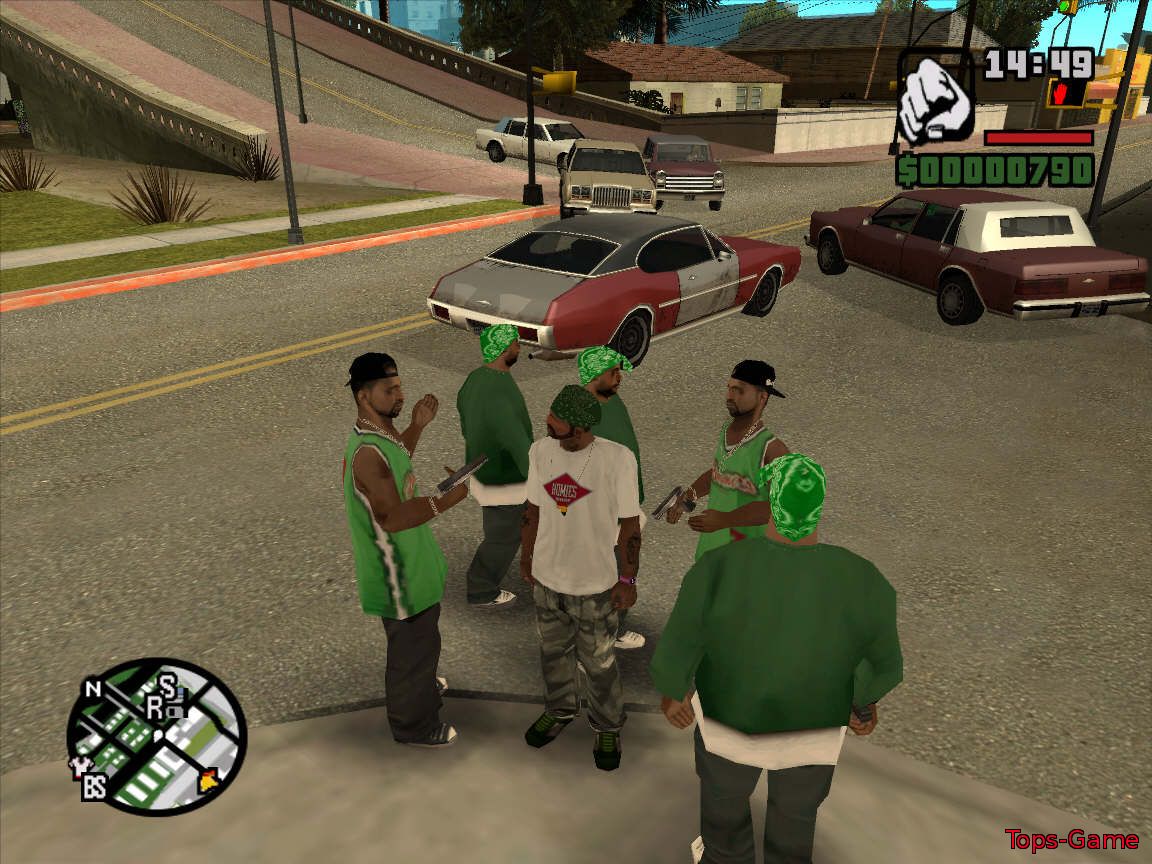Click the fist weapon icon
The height and width of the screenshot is (864, 1152).
pos(934,100)
